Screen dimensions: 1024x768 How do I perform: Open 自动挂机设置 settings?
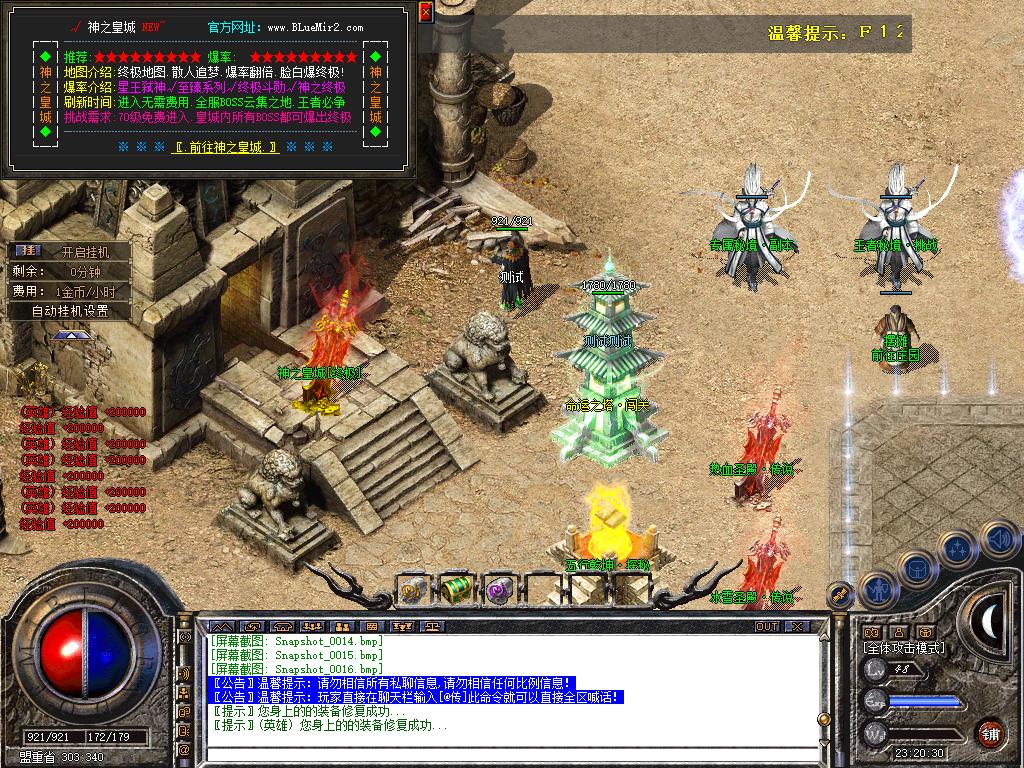69,311
